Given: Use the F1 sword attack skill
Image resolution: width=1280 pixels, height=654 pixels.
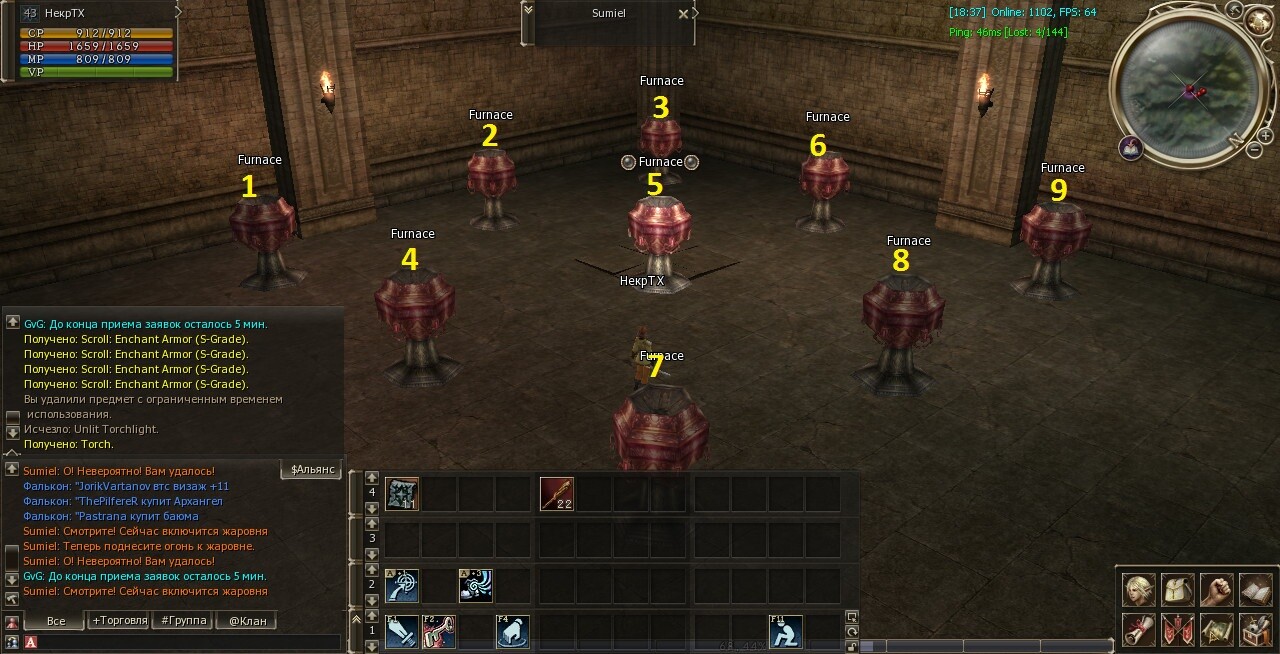Looking at the screenshot, I should pos(402,631).
